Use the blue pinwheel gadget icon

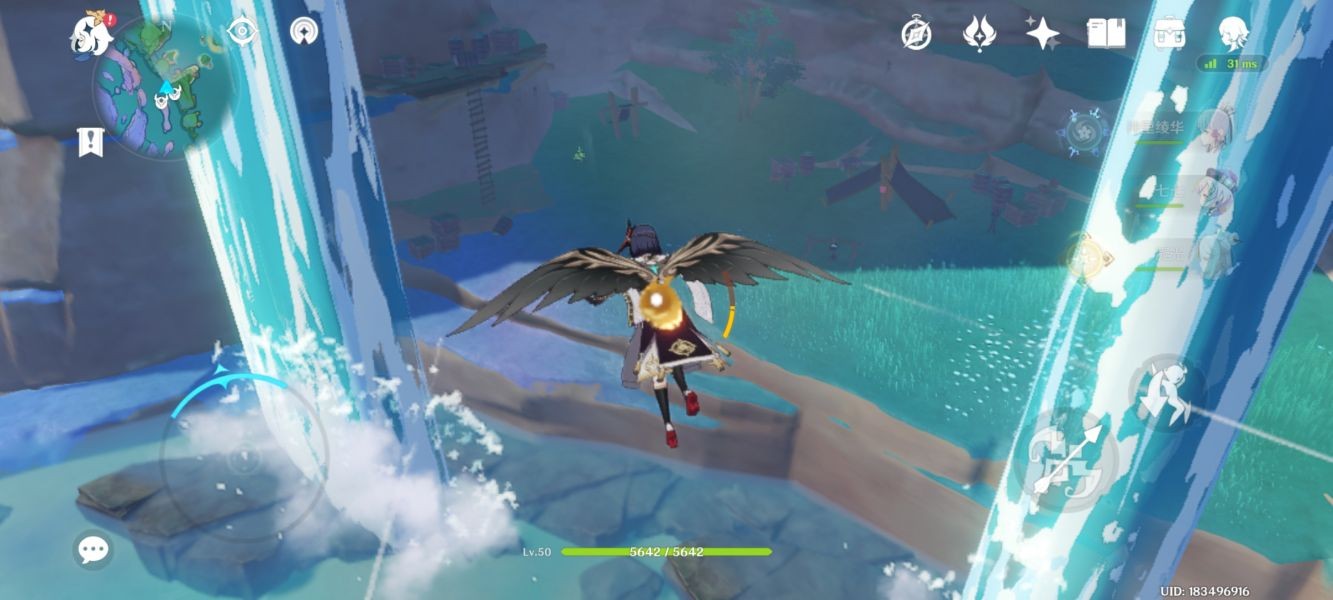(1084, 132)
